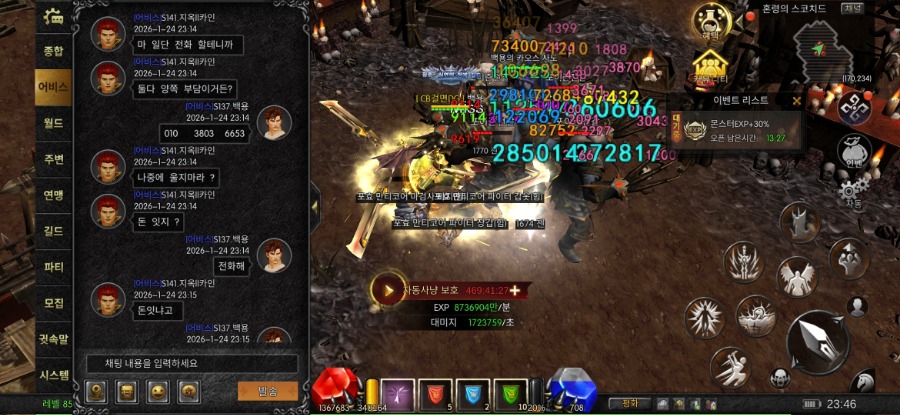
Task: Select the 파티 chat tab
Action: coord(53,267)
